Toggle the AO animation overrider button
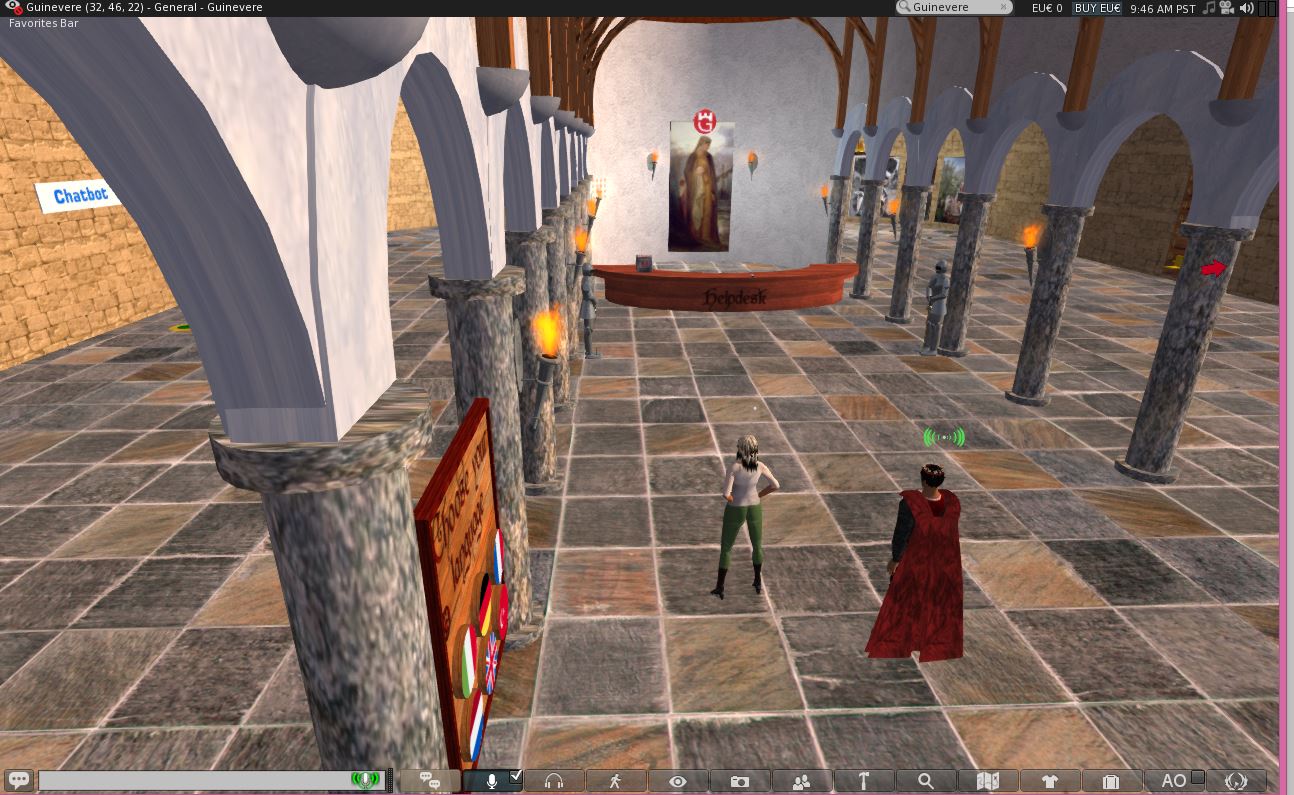This screenshot has width=1294, height=795. pos(1174,781)
